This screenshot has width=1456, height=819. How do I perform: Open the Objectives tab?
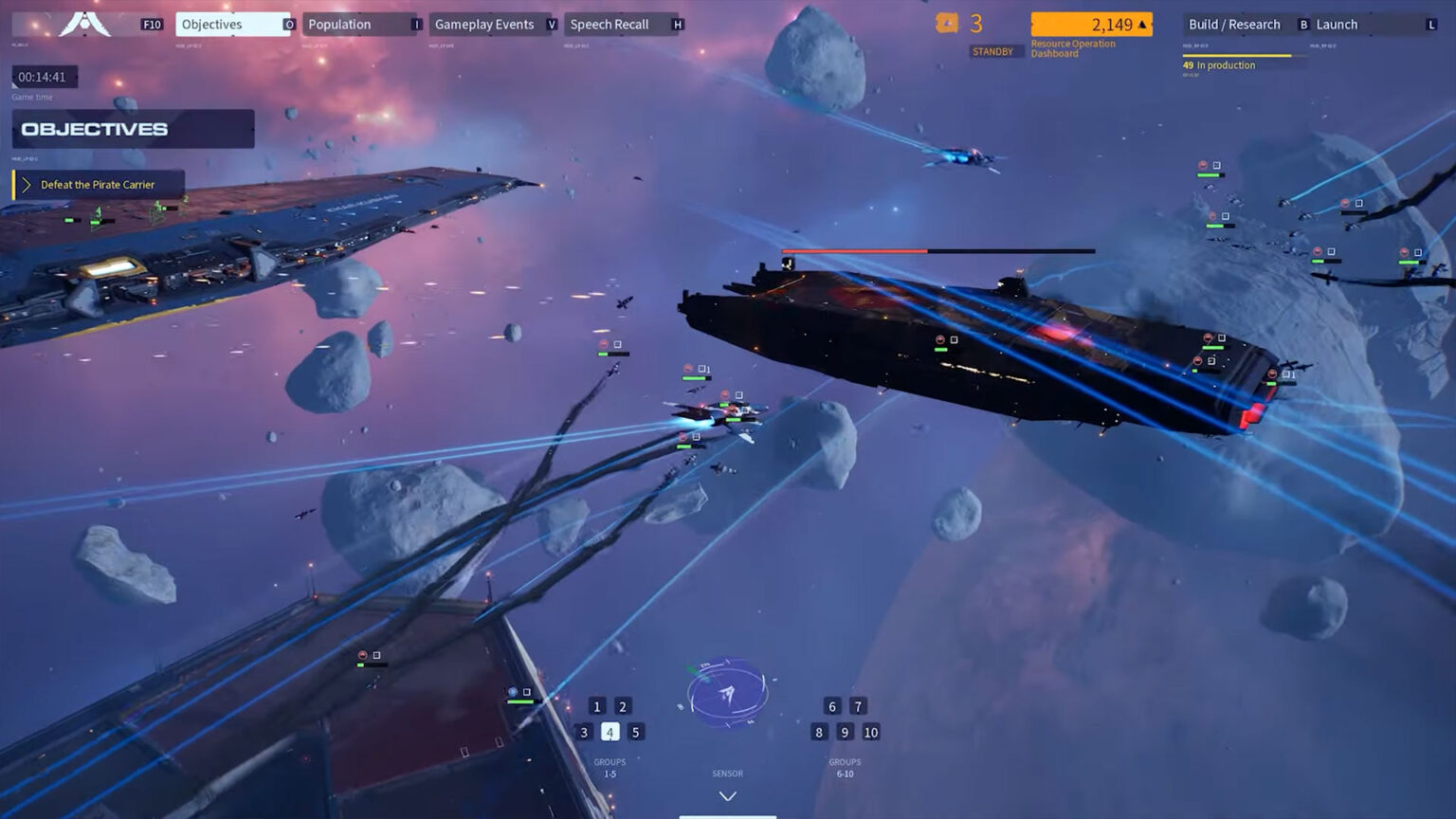pos(231,25)
